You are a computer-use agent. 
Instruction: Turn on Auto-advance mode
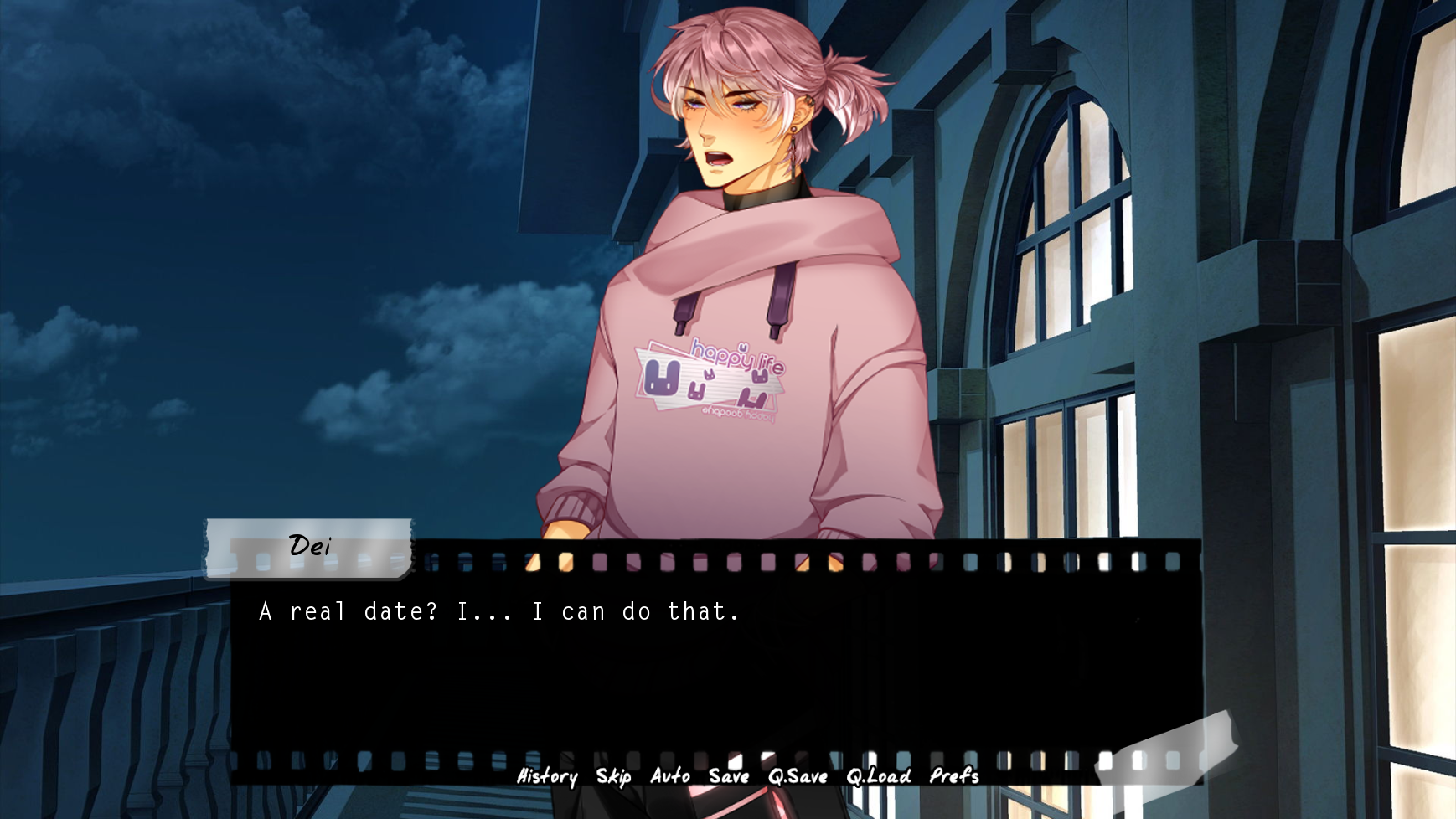pyautogui.click(x=669, y=777)
